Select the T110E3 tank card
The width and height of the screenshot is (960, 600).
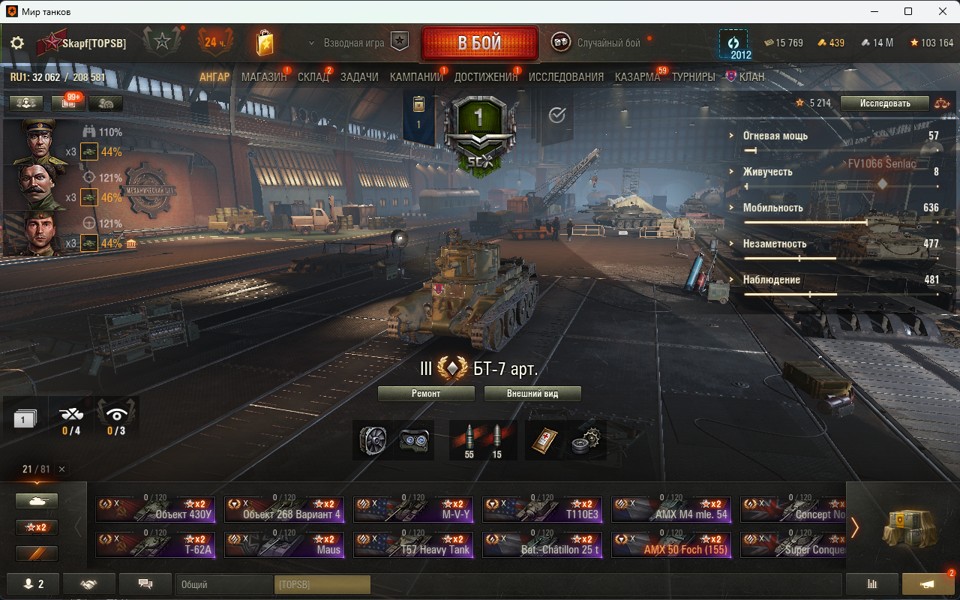(543, 509)
